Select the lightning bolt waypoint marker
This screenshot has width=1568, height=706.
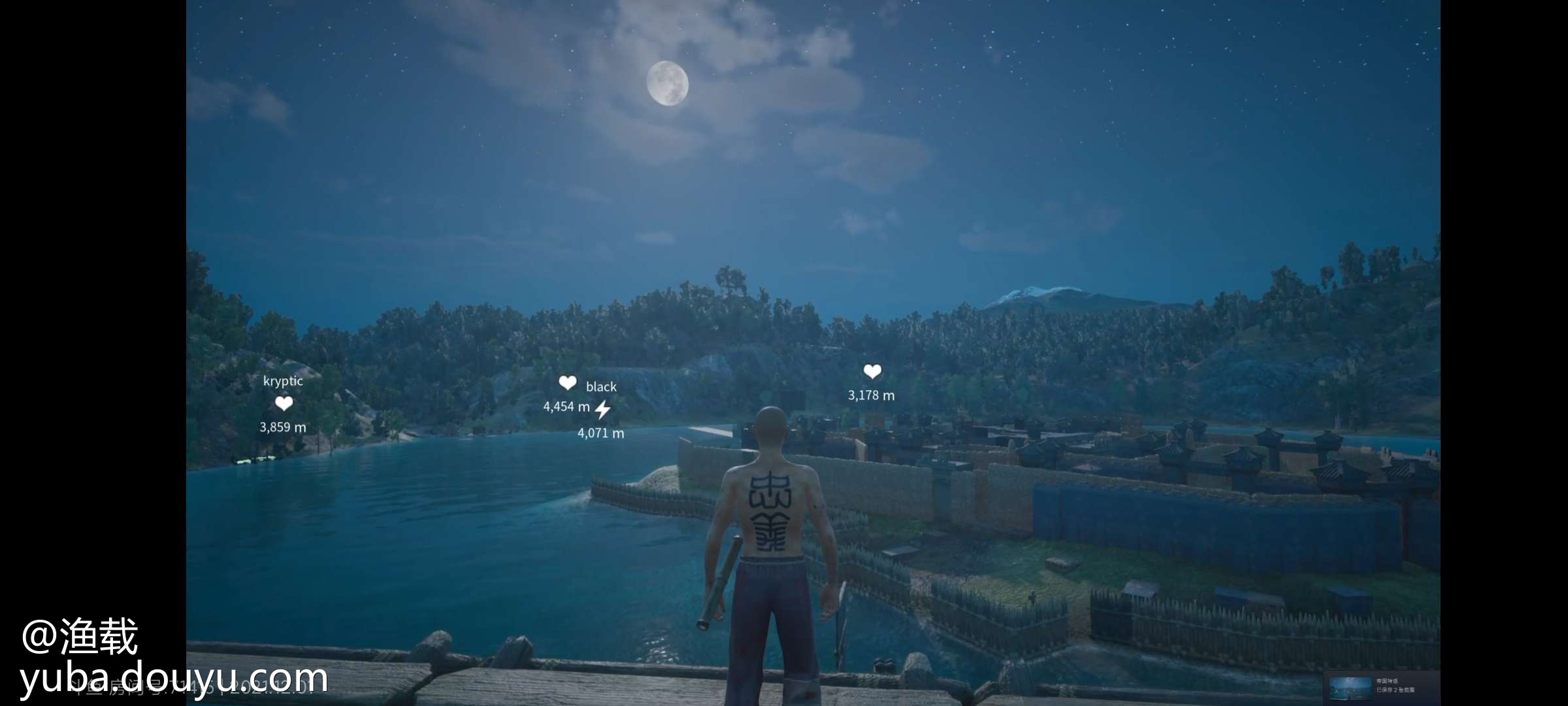(x=602, y=410)
